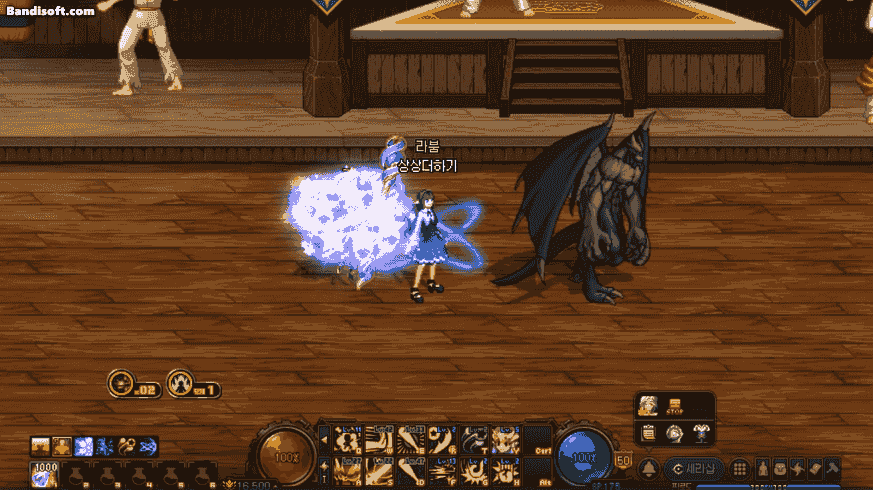Viewport: 873px width, 490px height.
Task: Open the skill shuriken menu icon
Action: pos(797,468)
